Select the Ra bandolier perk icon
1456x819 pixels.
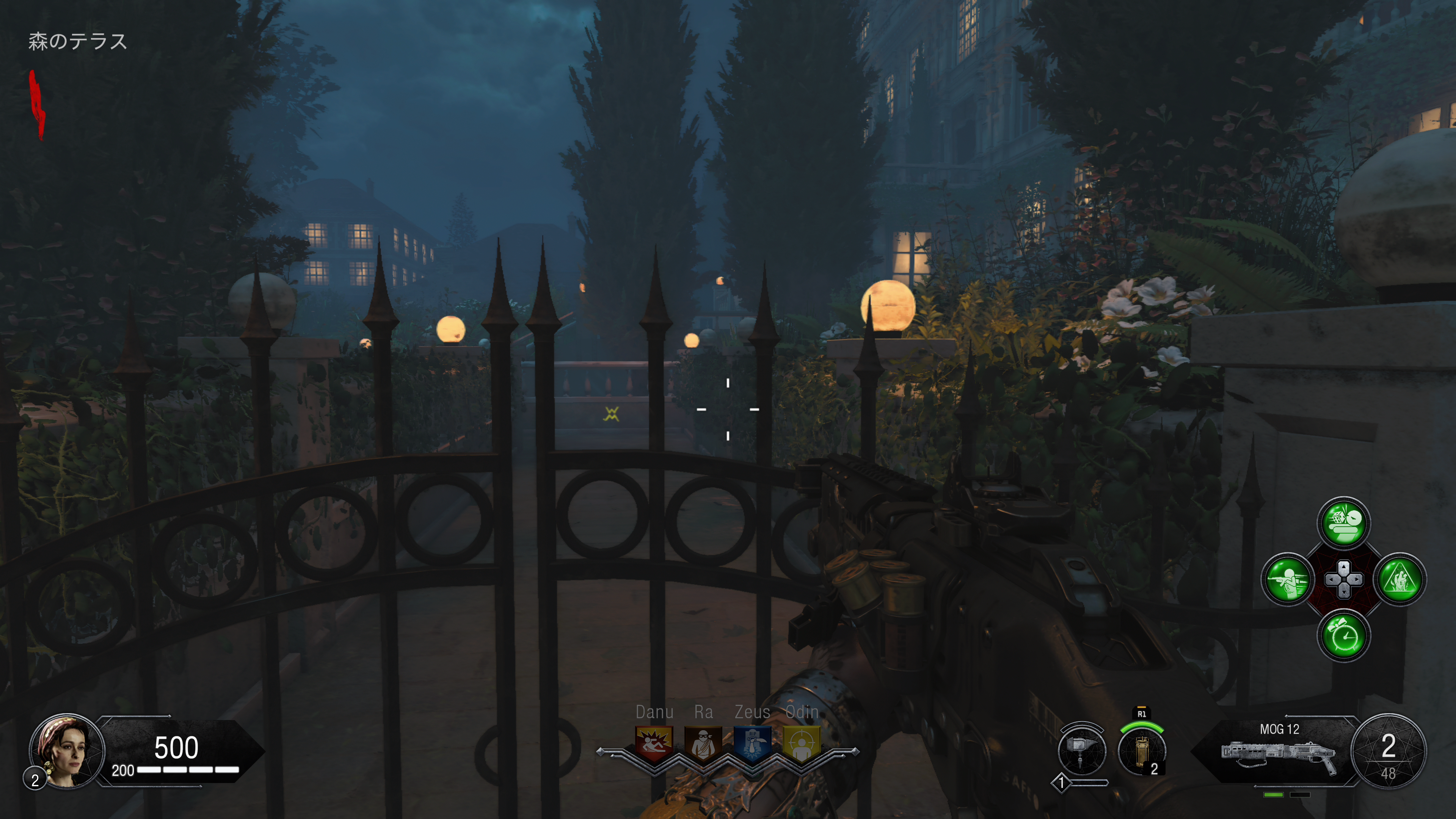click(x=703, y=743)
